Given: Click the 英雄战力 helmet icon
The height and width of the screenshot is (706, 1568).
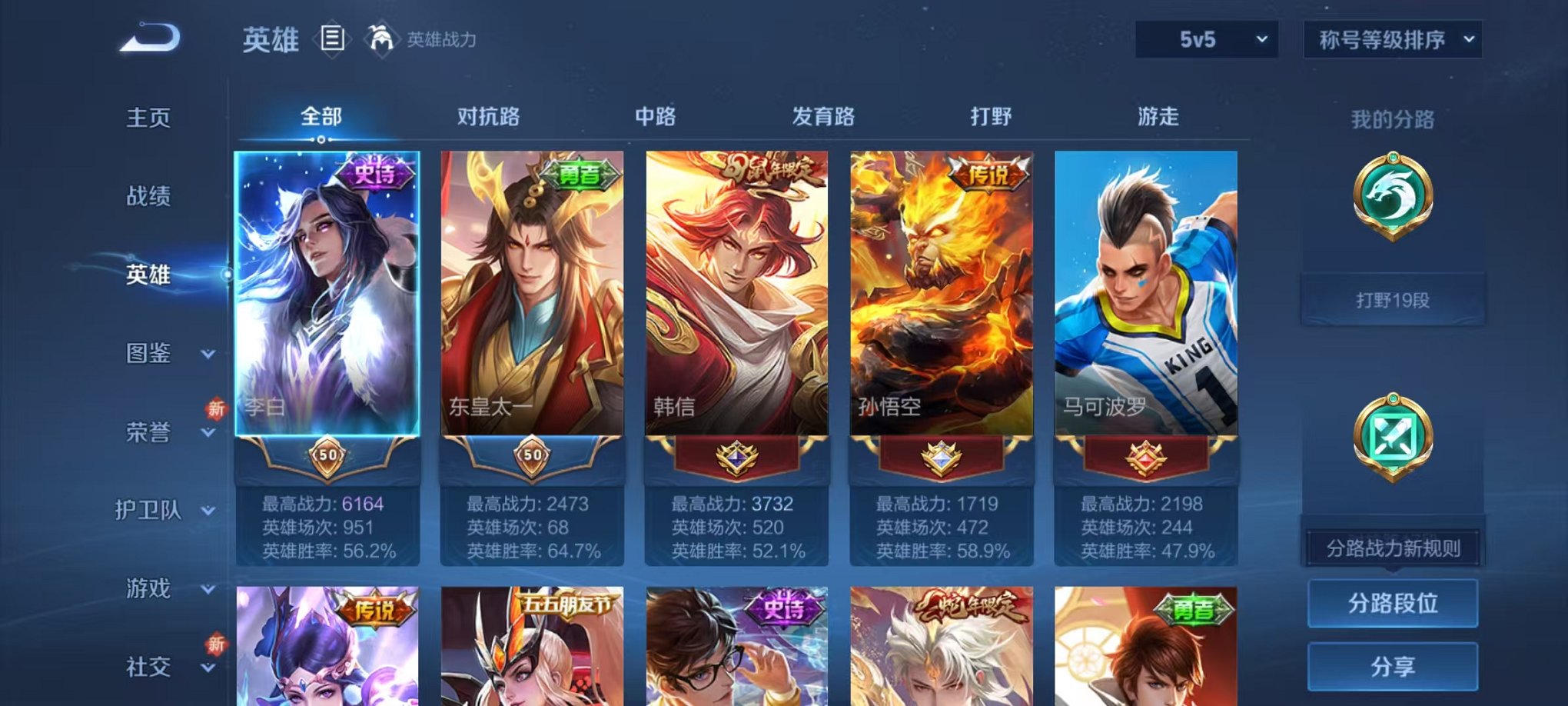Looking at the screenshot, I should pos(380,38).
